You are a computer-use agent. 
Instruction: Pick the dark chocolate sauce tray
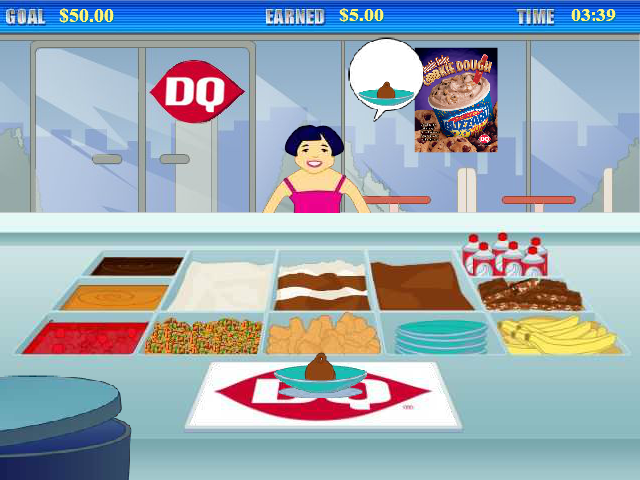(137, 266)
